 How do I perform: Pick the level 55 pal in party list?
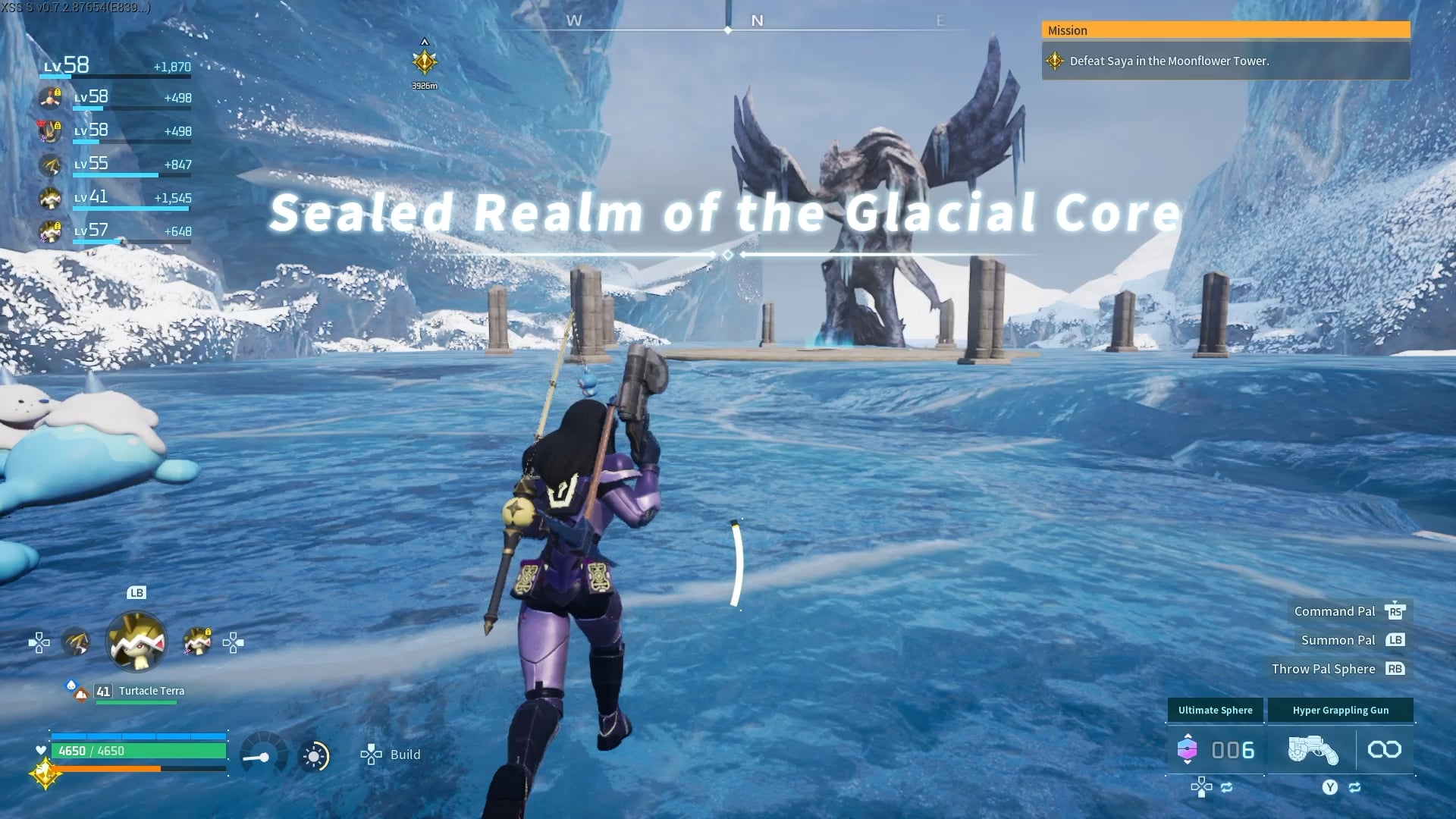51,165
